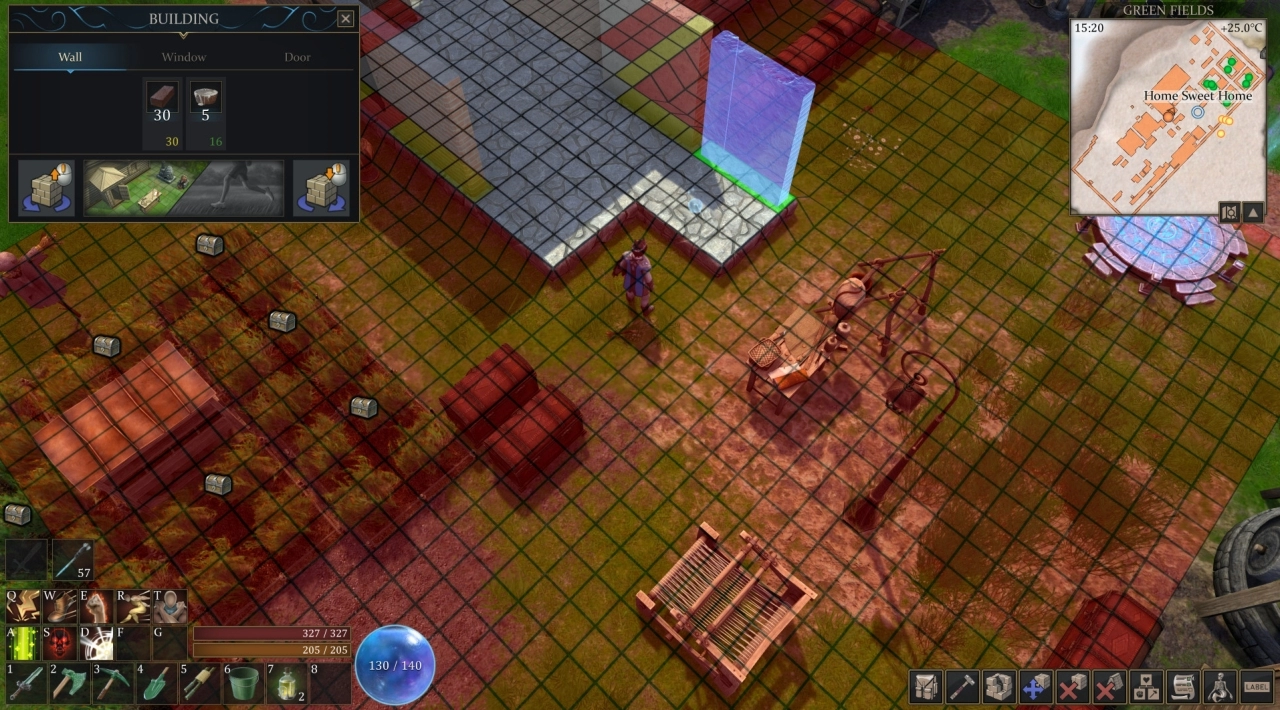Switch to the Window tab
The image size is (1280, 710).
[x=184, y=57]
